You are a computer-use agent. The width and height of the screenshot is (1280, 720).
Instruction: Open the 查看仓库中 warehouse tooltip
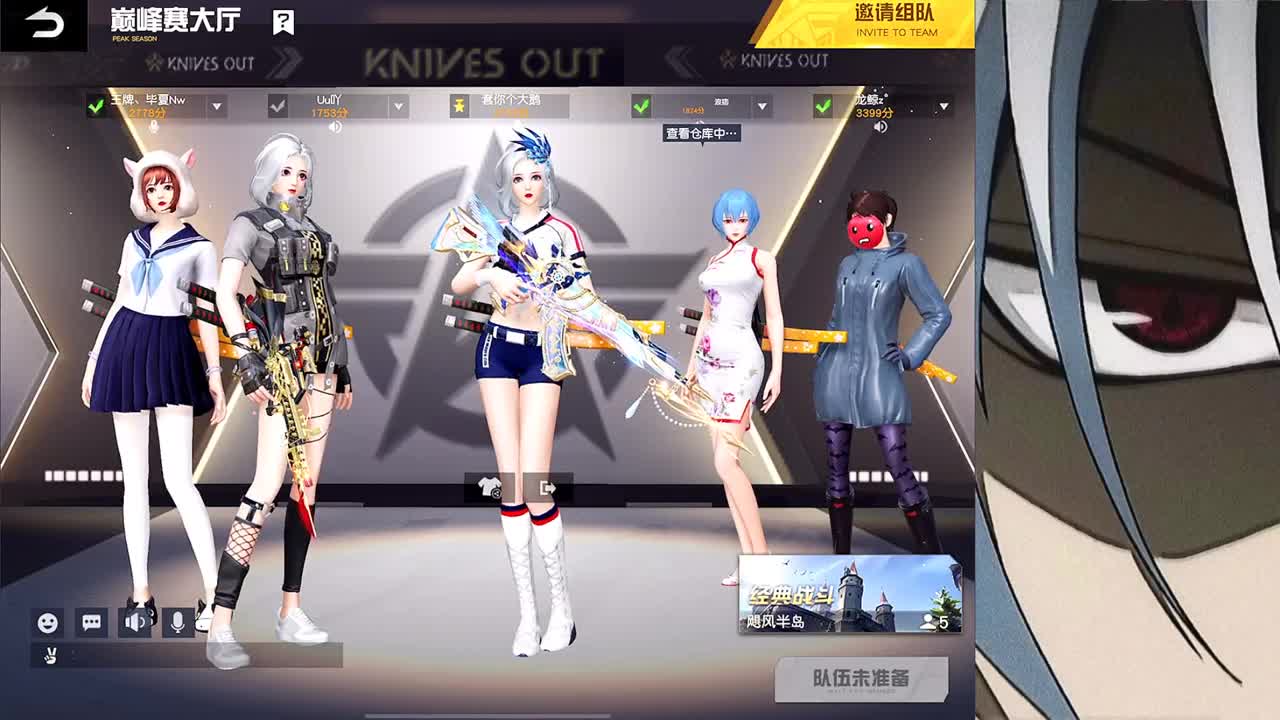click(700, 131)
